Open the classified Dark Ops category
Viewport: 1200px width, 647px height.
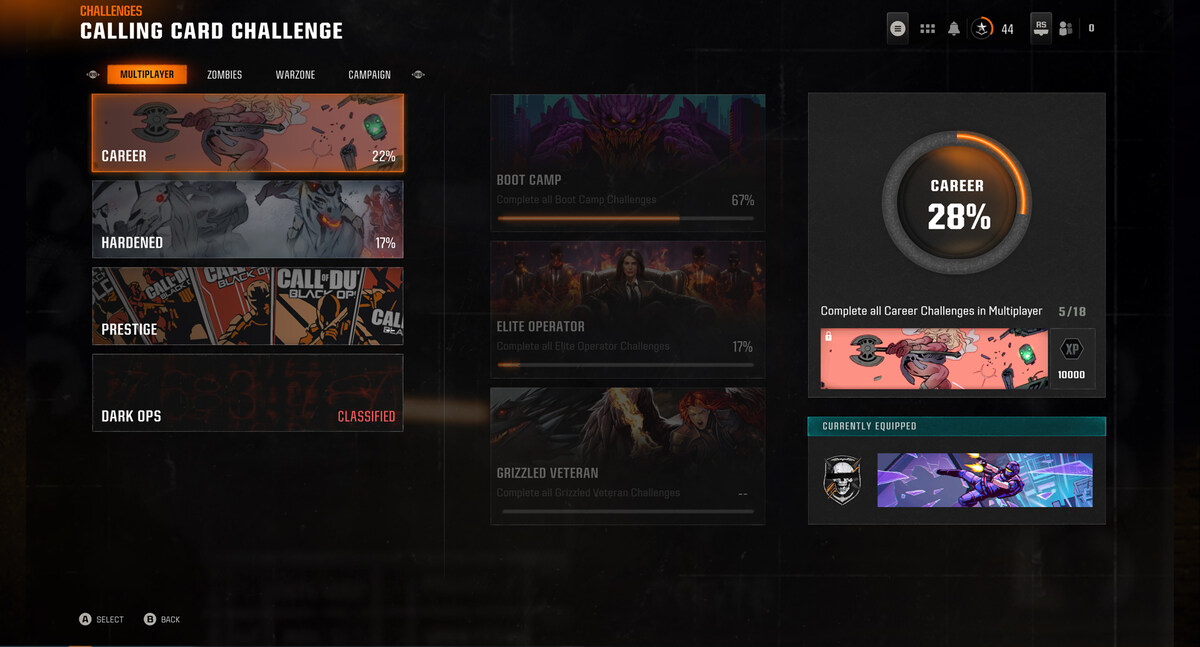click(x=248, y=392)
